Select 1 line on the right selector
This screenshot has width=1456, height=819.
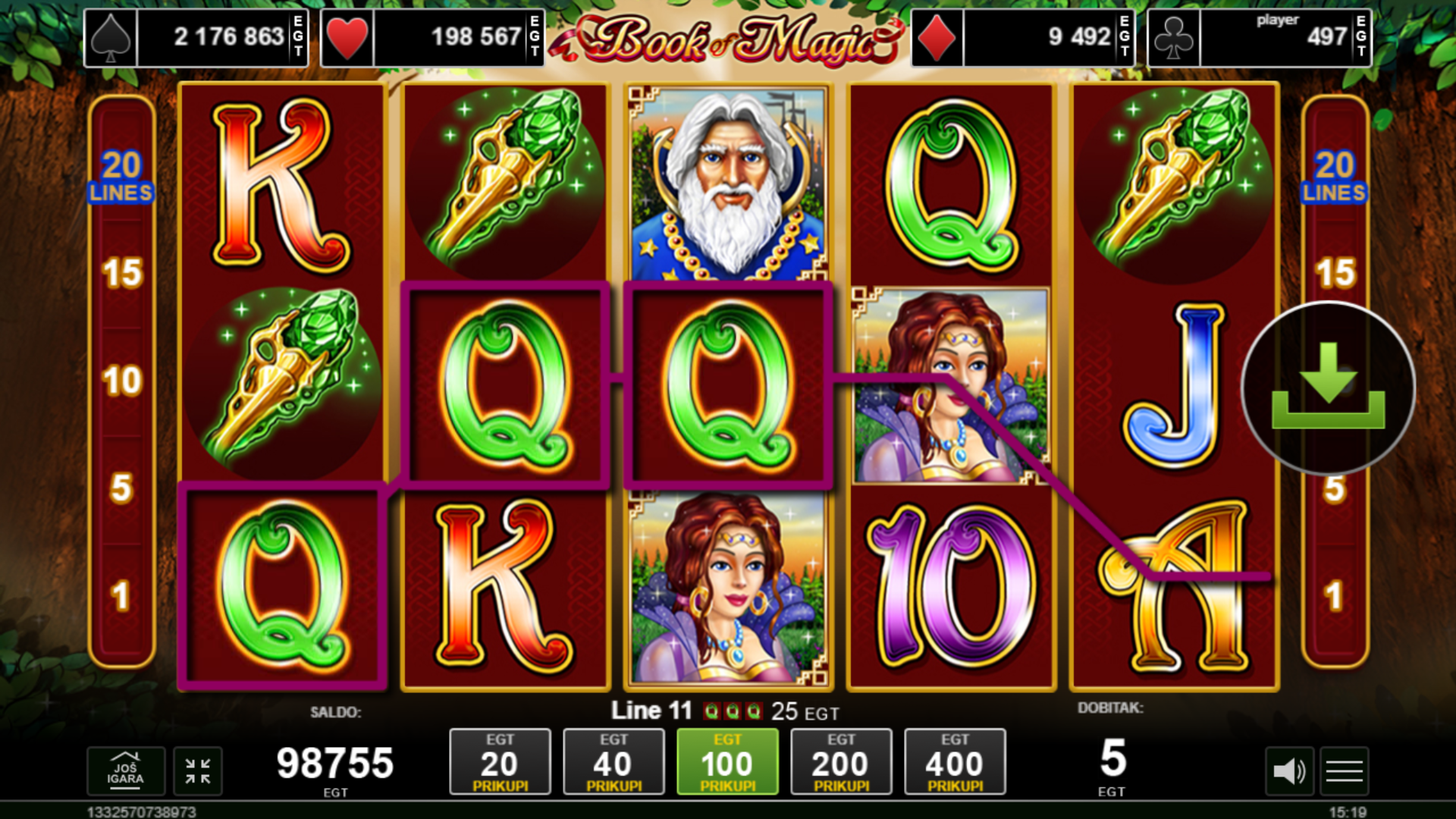coord(1335,596)
